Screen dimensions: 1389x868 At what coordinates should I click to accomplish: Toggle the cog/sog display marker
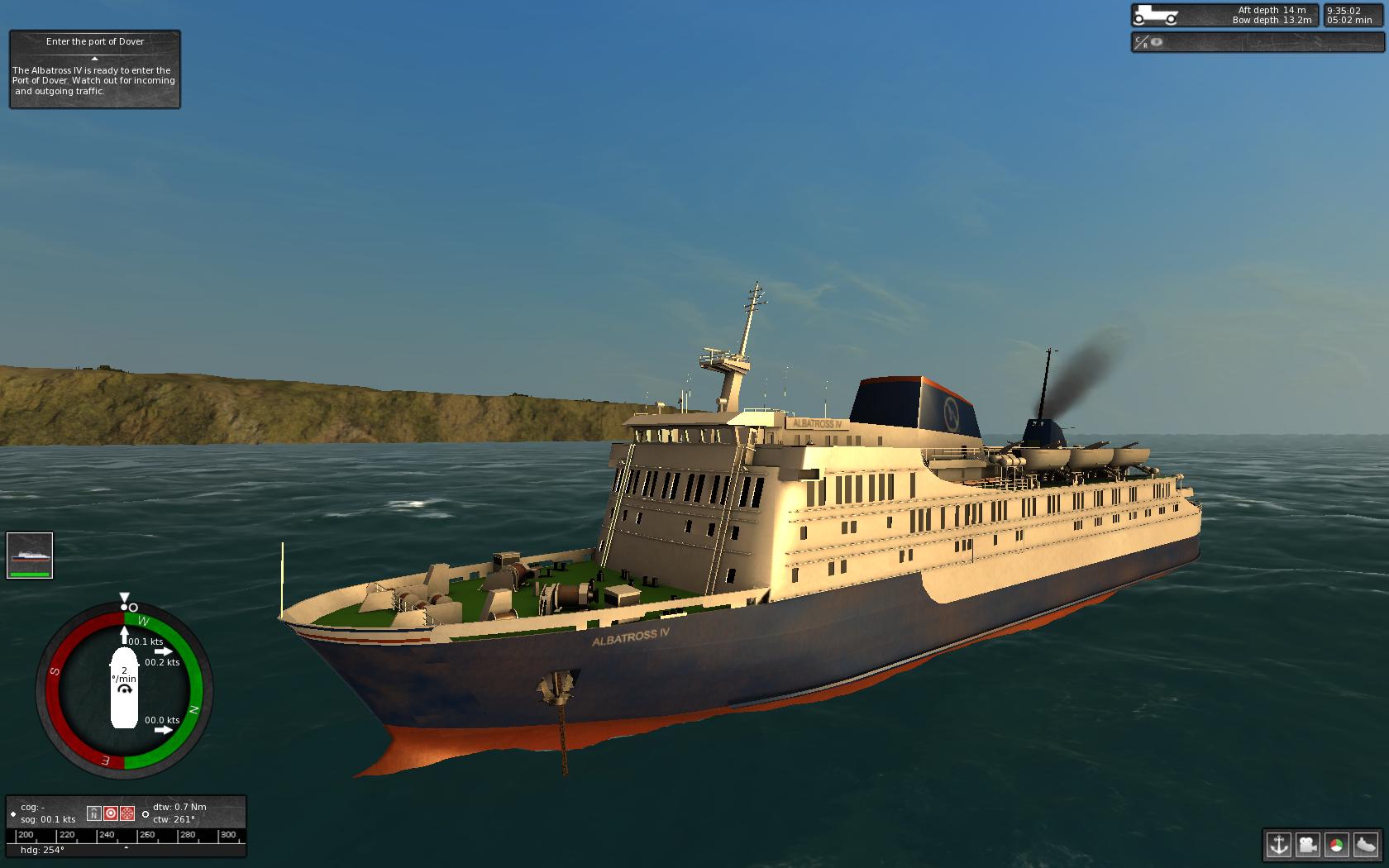[x=13, y=814]
